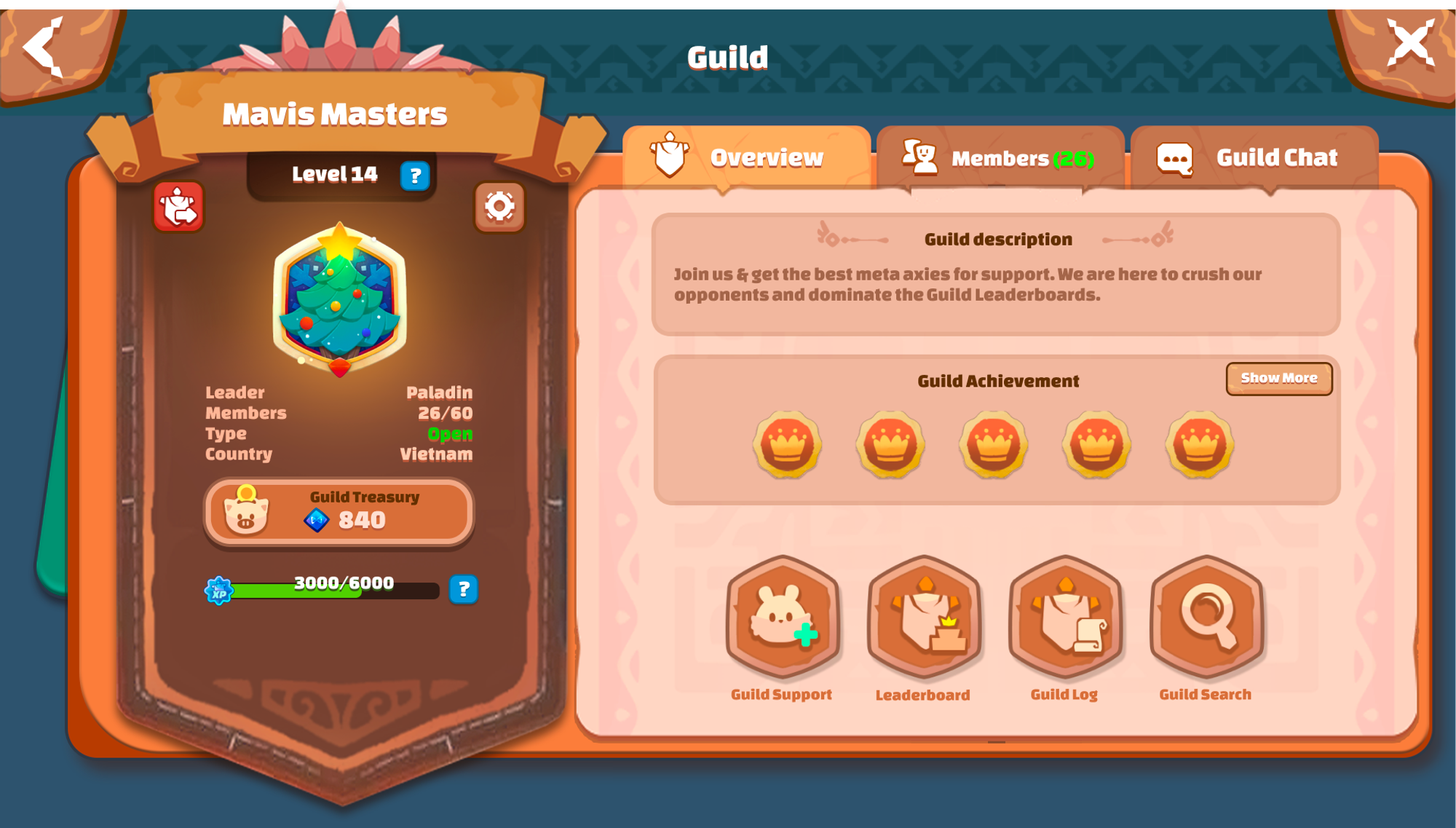Switch to the Members tab
The image size is (1456, 828).
pos(1001,158)
